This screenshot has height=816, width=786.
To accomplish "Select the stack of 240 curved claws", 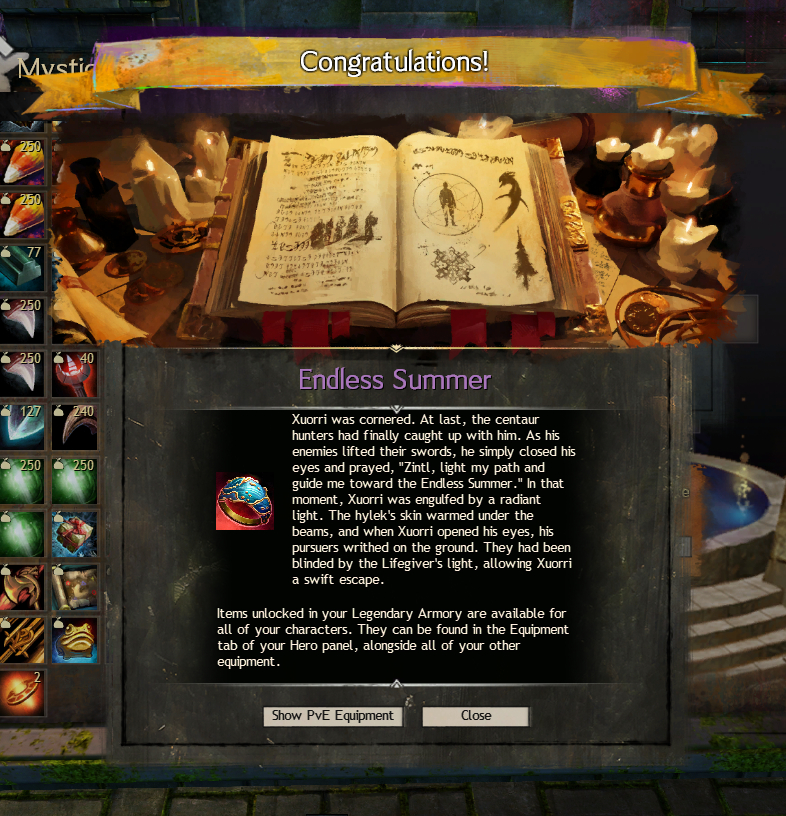I will click(75, 427).
